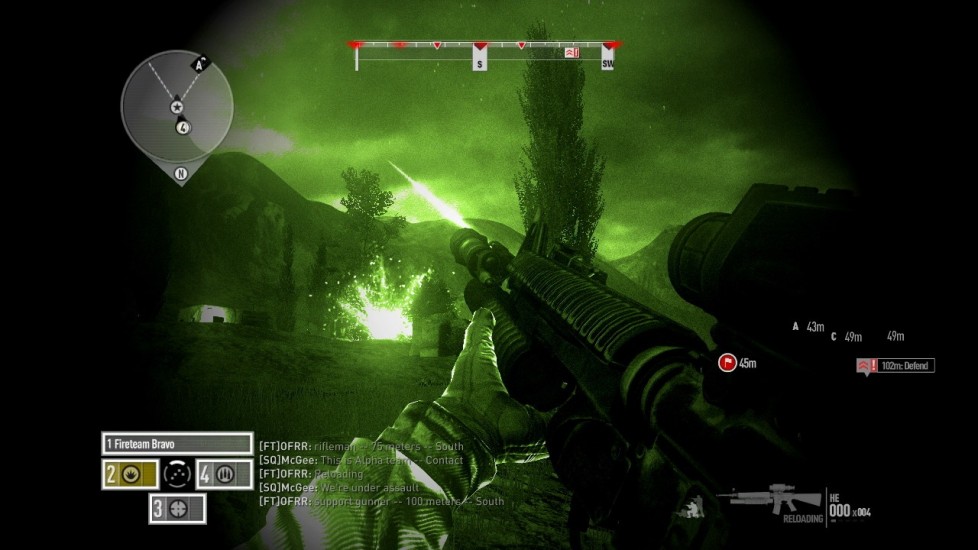Pick squad slot 3 with crosshair icon
978x550 pixels.
[178, 507]
